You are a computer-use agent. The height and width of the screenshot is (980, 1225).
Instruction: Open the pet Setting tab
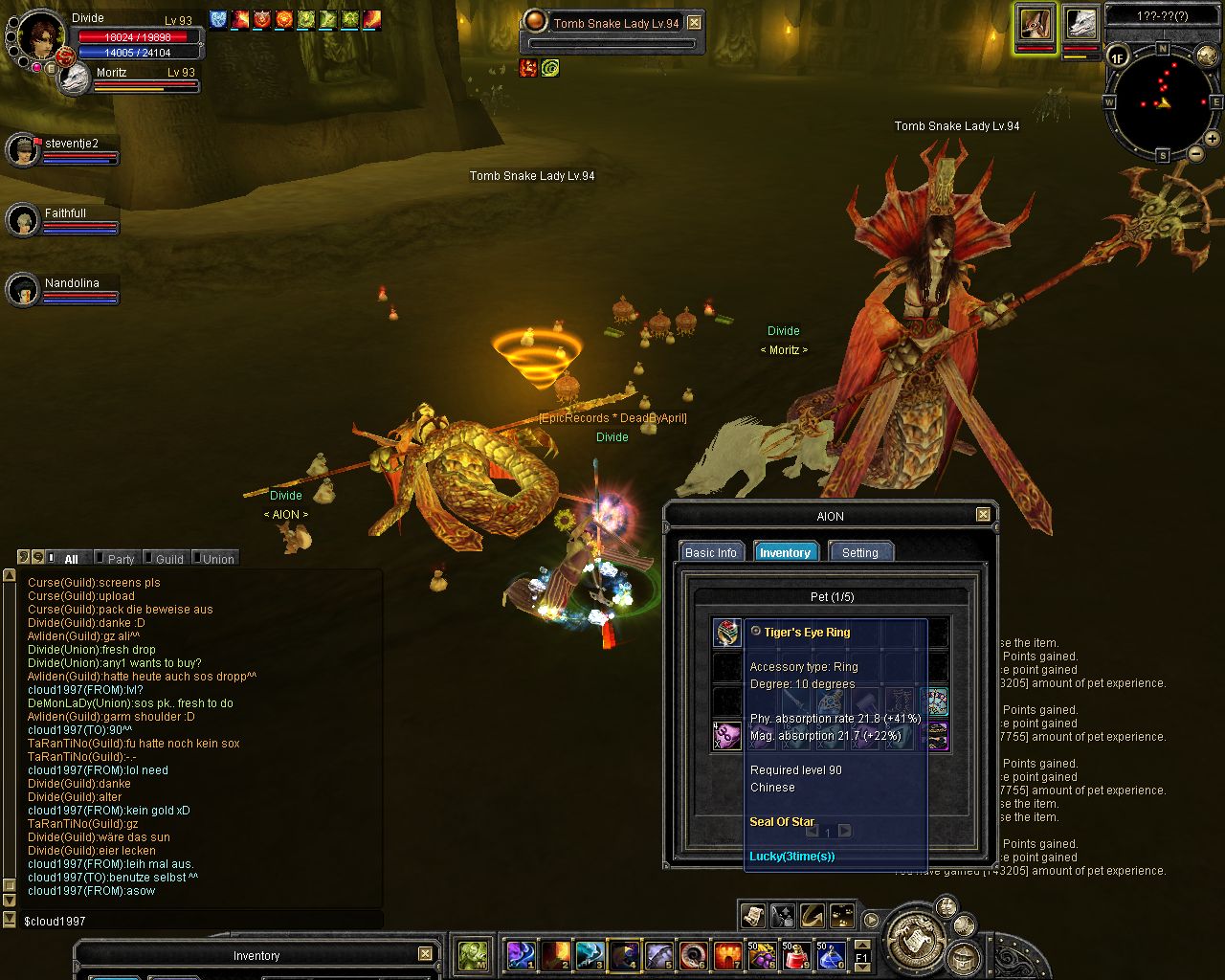[x=859, y=552]
